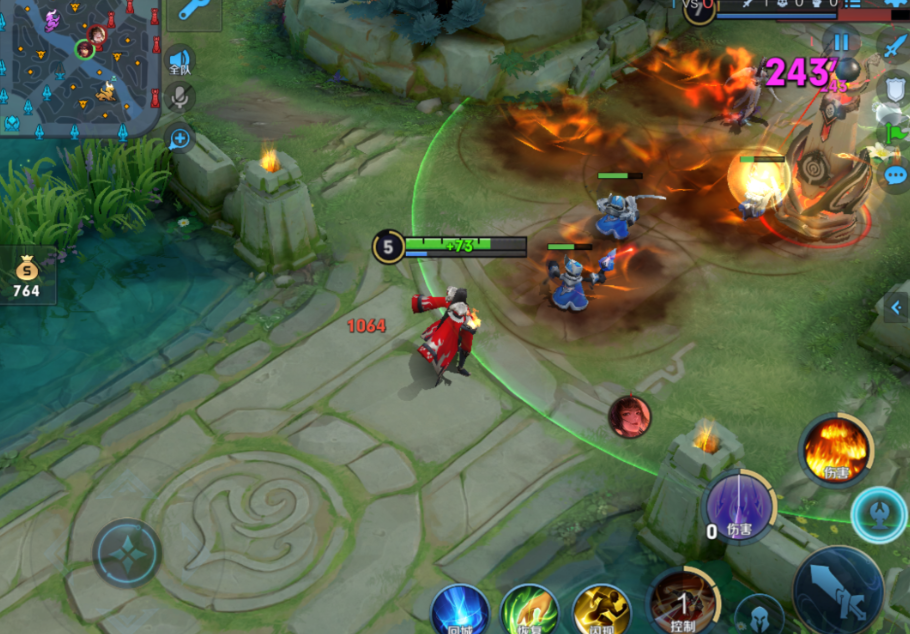Send the shield retreat signal

[x=892, y=88]
